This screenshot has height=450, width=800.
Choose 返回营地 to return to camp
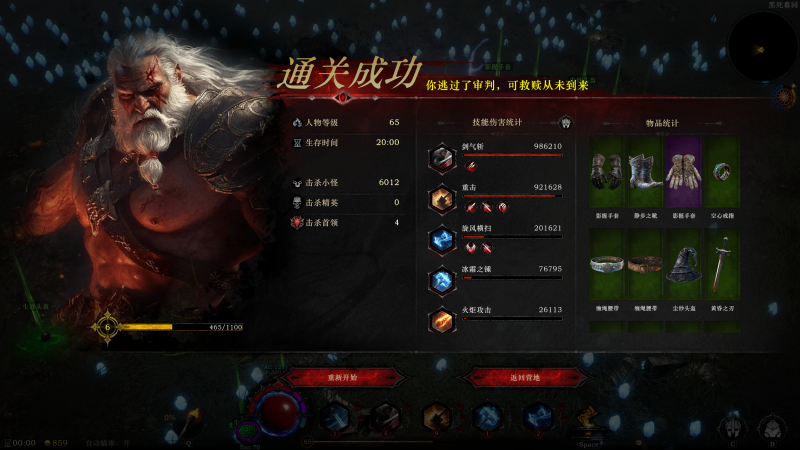(x=525, y=377)
